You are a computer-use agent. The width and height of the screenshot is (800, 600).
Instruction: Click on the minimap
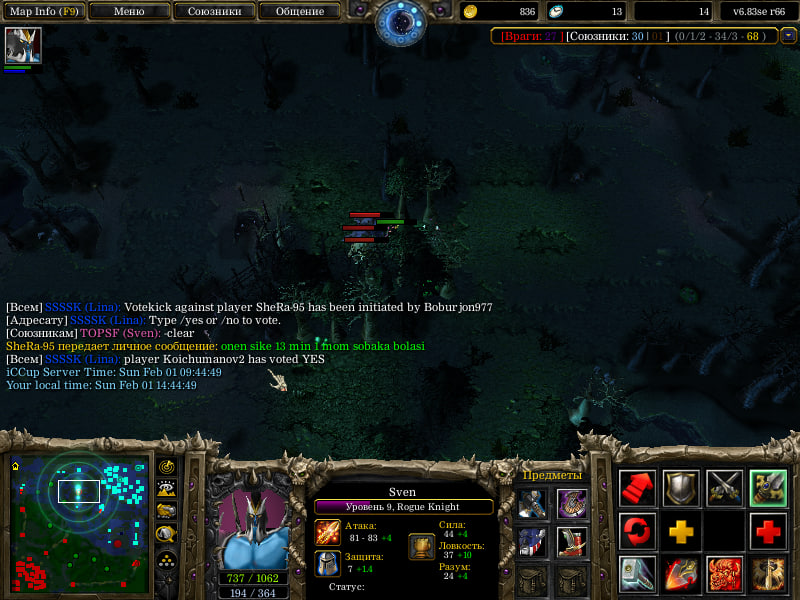[78, 521]
